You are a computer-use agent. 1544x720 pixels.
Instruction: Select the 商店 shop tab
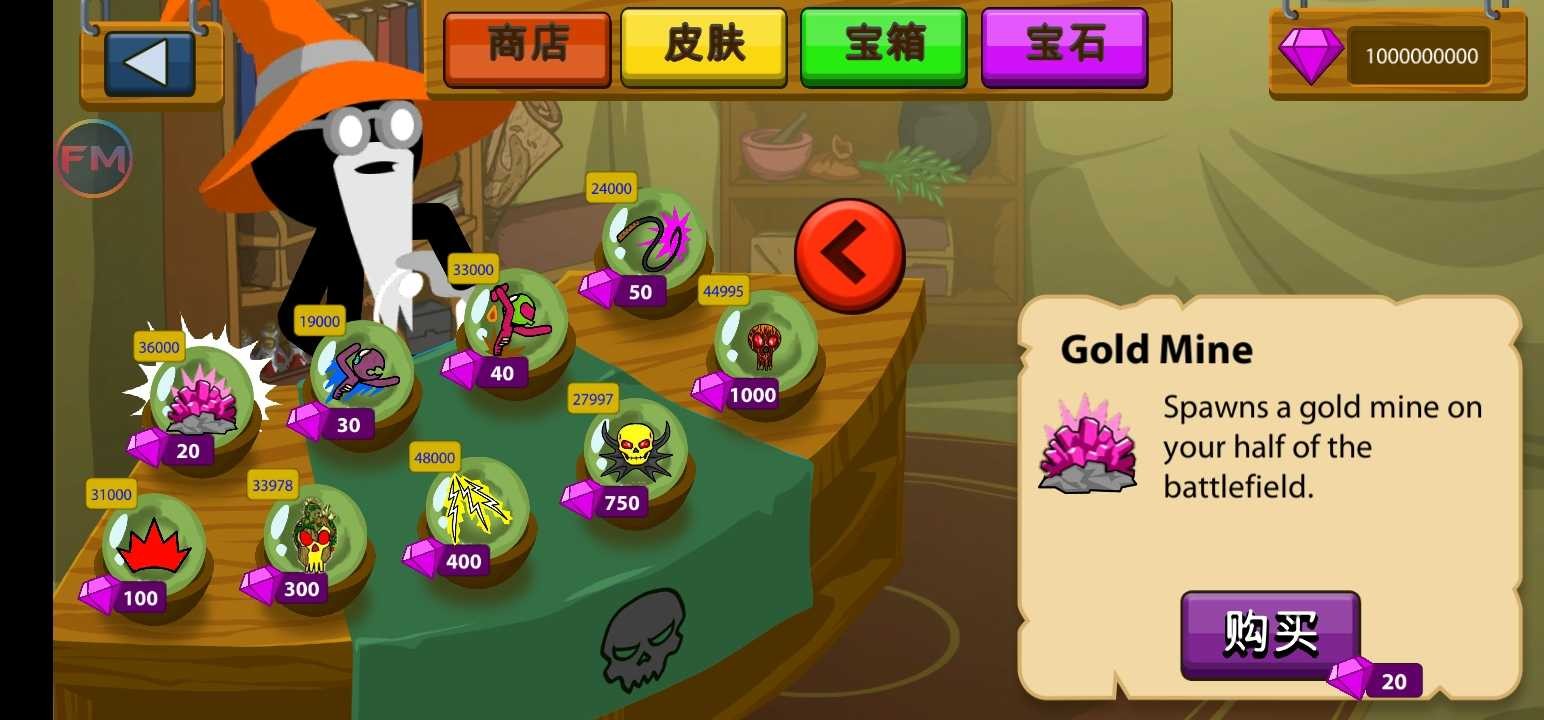[527, 45]
